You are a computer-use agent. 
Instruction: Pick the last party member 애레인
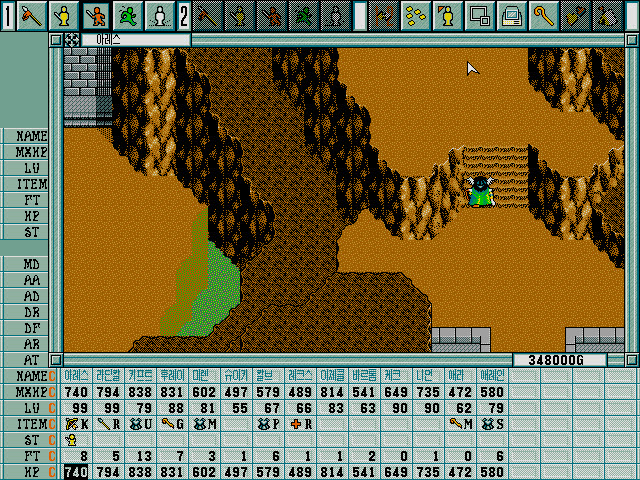tap(492, 375)
